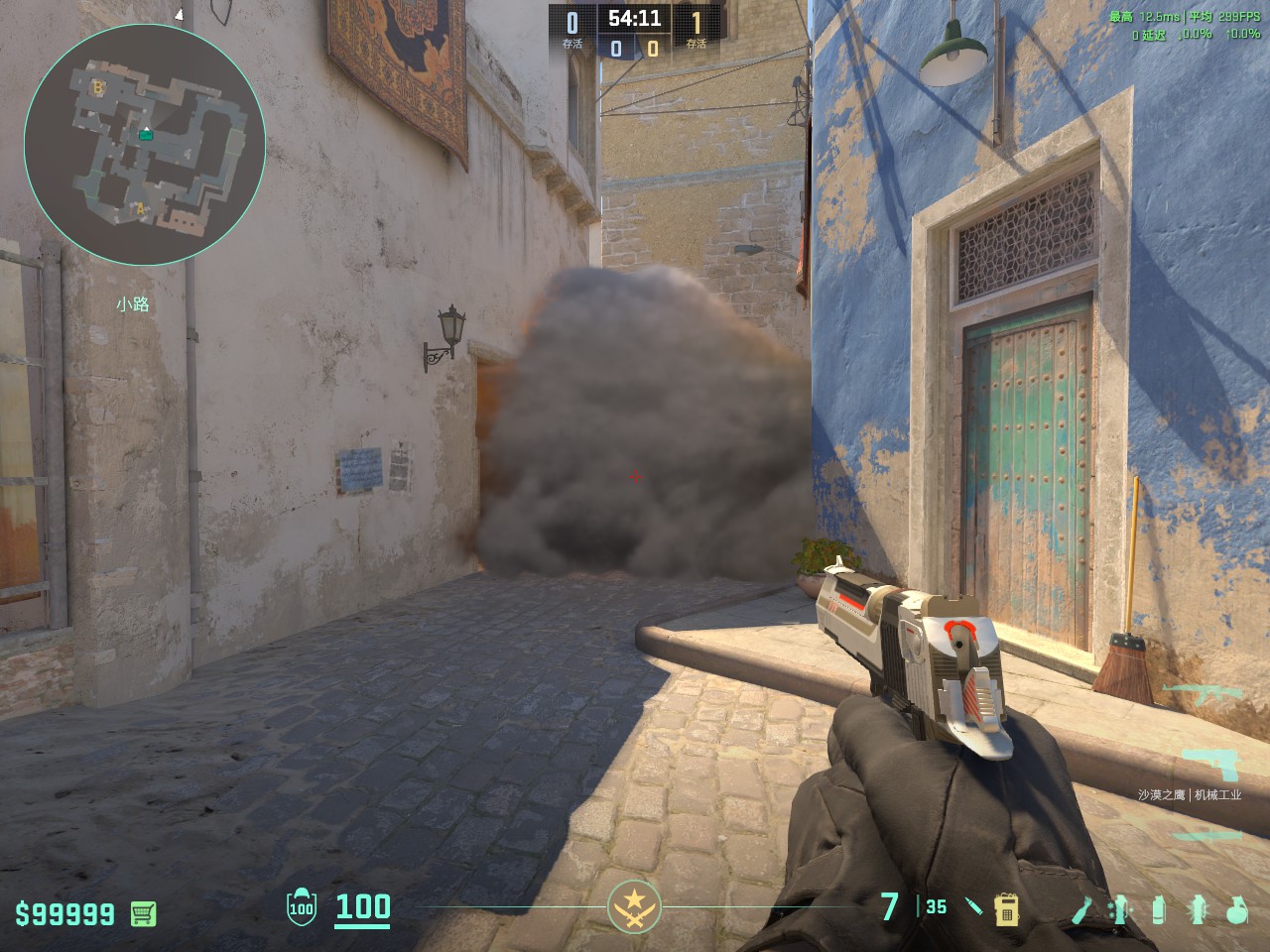The height and width of the screenshot is (952, 1270).
Task: Select the decoy grenade icon
Action: [1122, 908]
